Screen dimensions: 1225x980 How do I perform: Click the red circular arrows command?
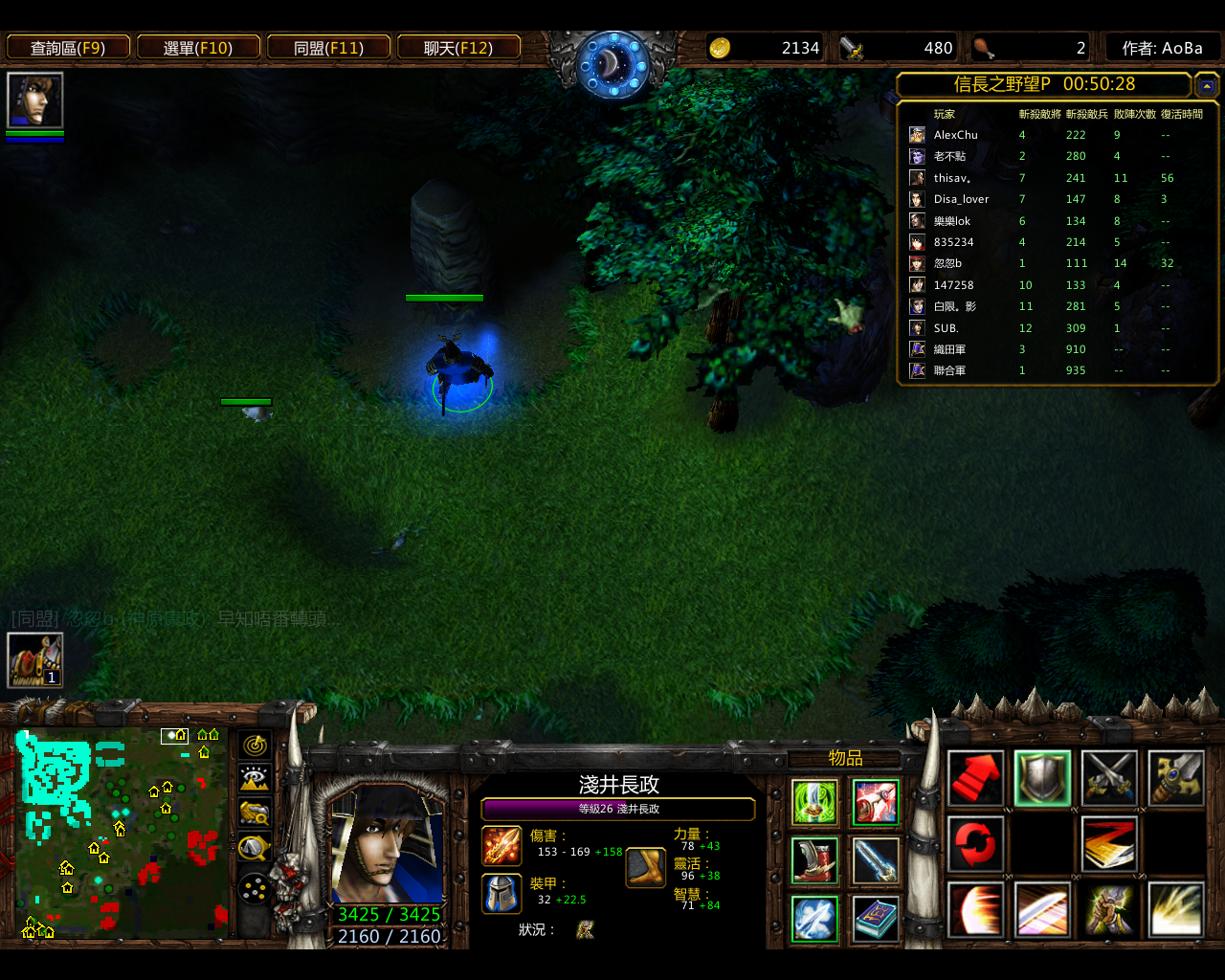[x=975, y=844]
